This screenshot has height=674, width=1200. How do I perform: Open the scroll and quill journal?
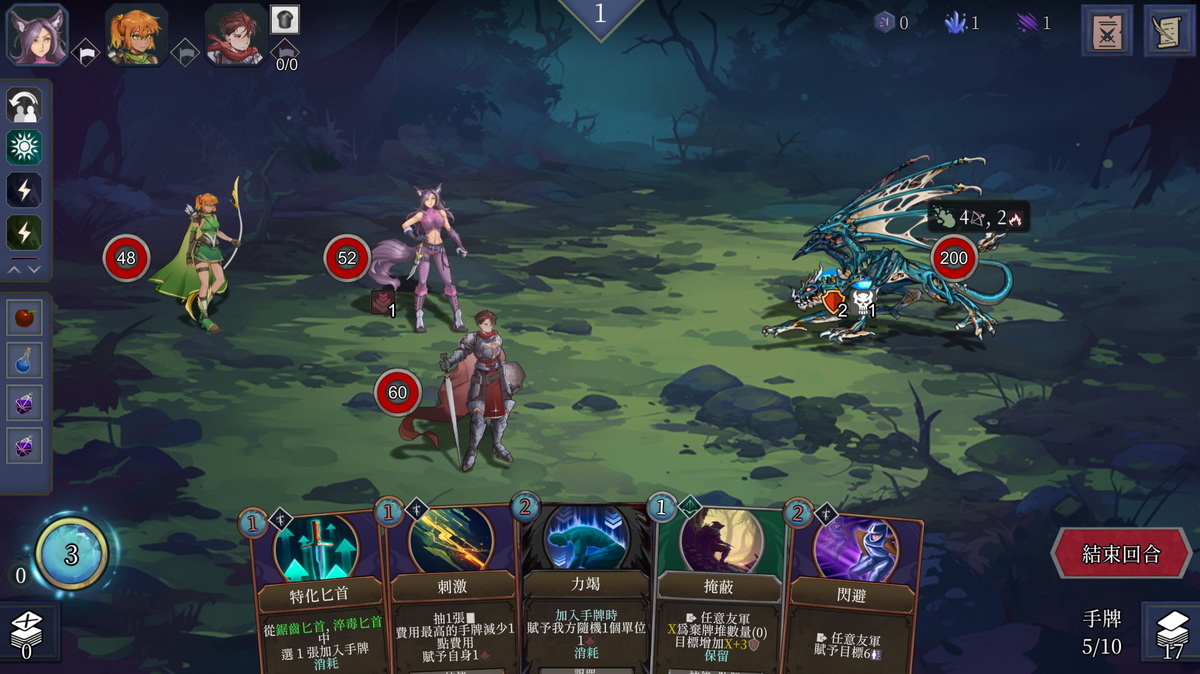point(1168,30)
